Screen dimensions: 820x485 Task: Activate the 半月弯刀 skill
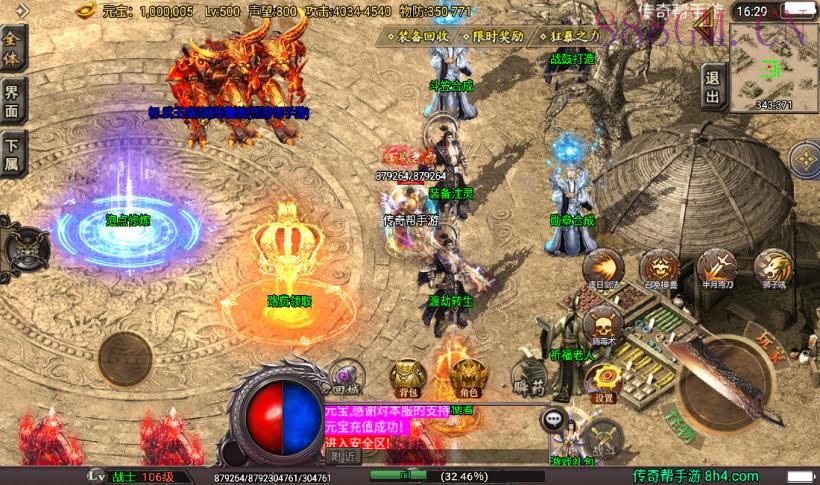pos(717,268)
